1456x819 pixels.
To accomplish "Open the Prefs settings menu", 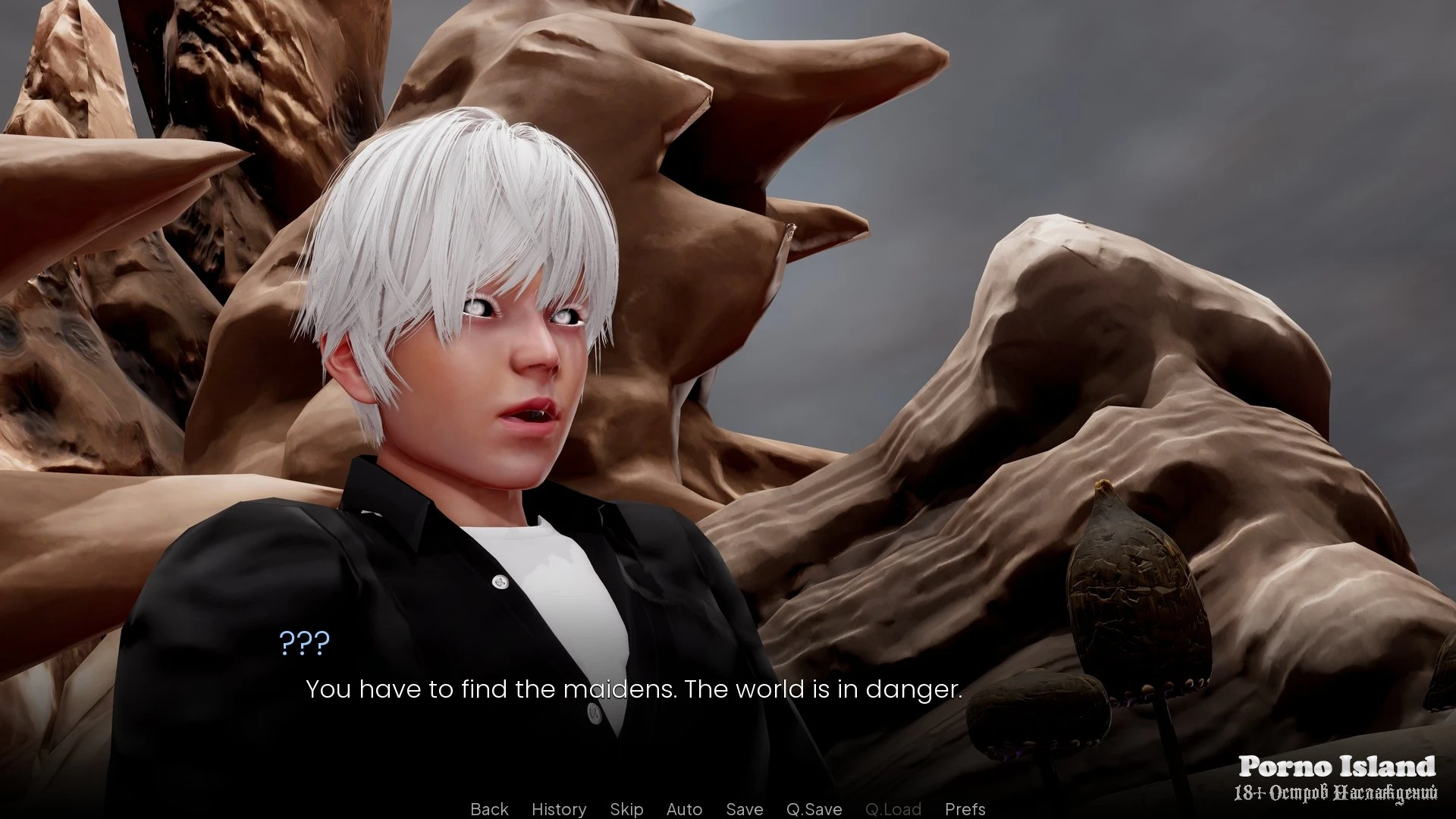I will (x=965, y=809).
